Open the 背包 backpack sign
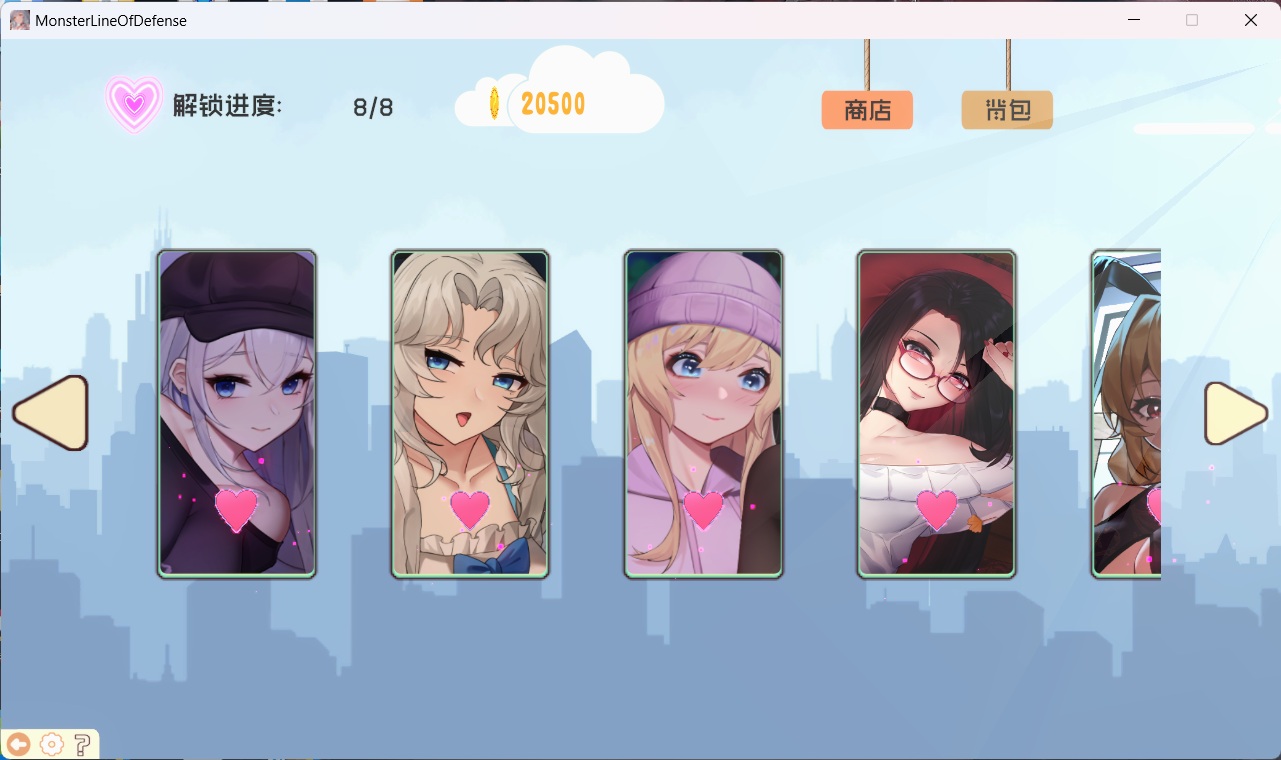Image resolution: width=1281 pixels, height=760 pixels. (1006, 110)
